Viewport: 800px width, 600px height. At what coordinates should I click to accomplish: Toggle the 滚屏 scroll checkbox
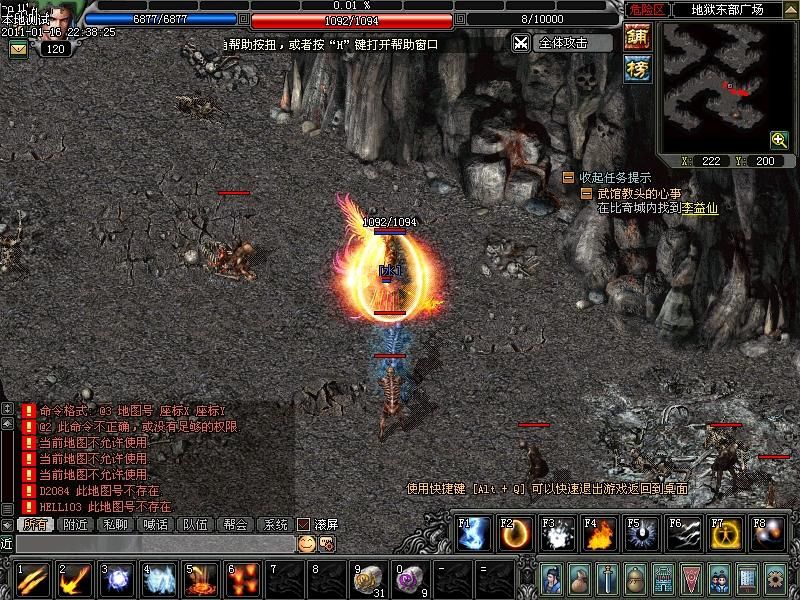304,524
